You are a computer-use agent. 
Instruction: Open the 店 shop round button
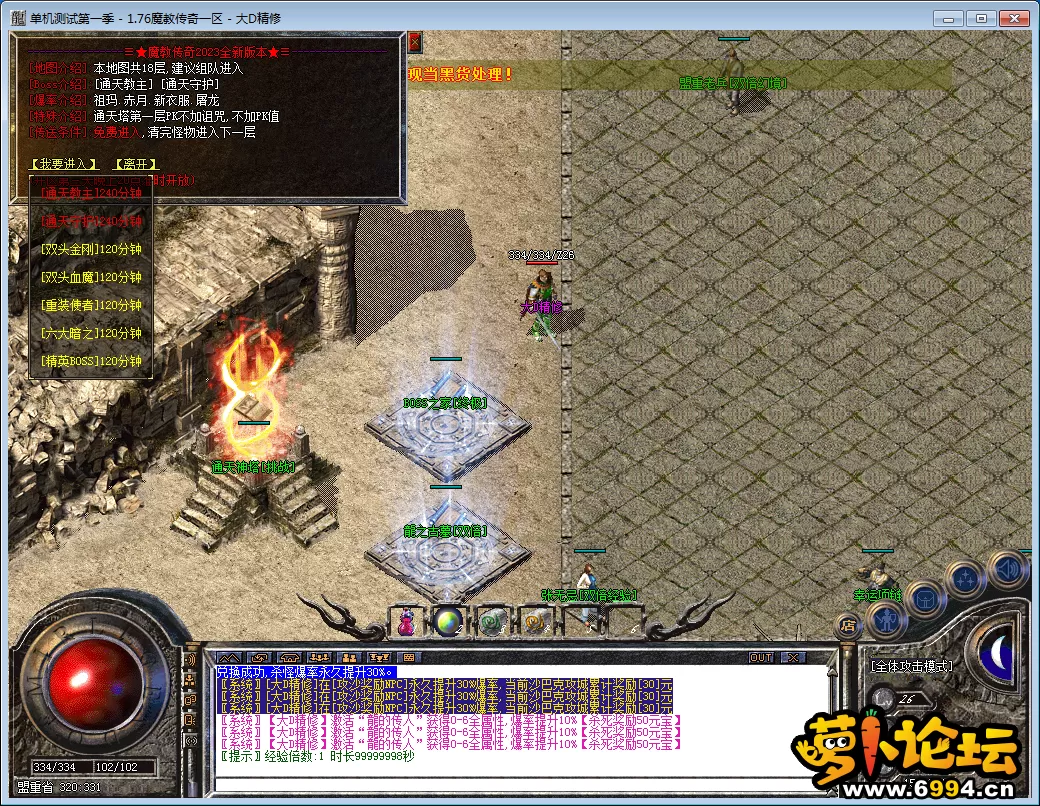(849, 627)
